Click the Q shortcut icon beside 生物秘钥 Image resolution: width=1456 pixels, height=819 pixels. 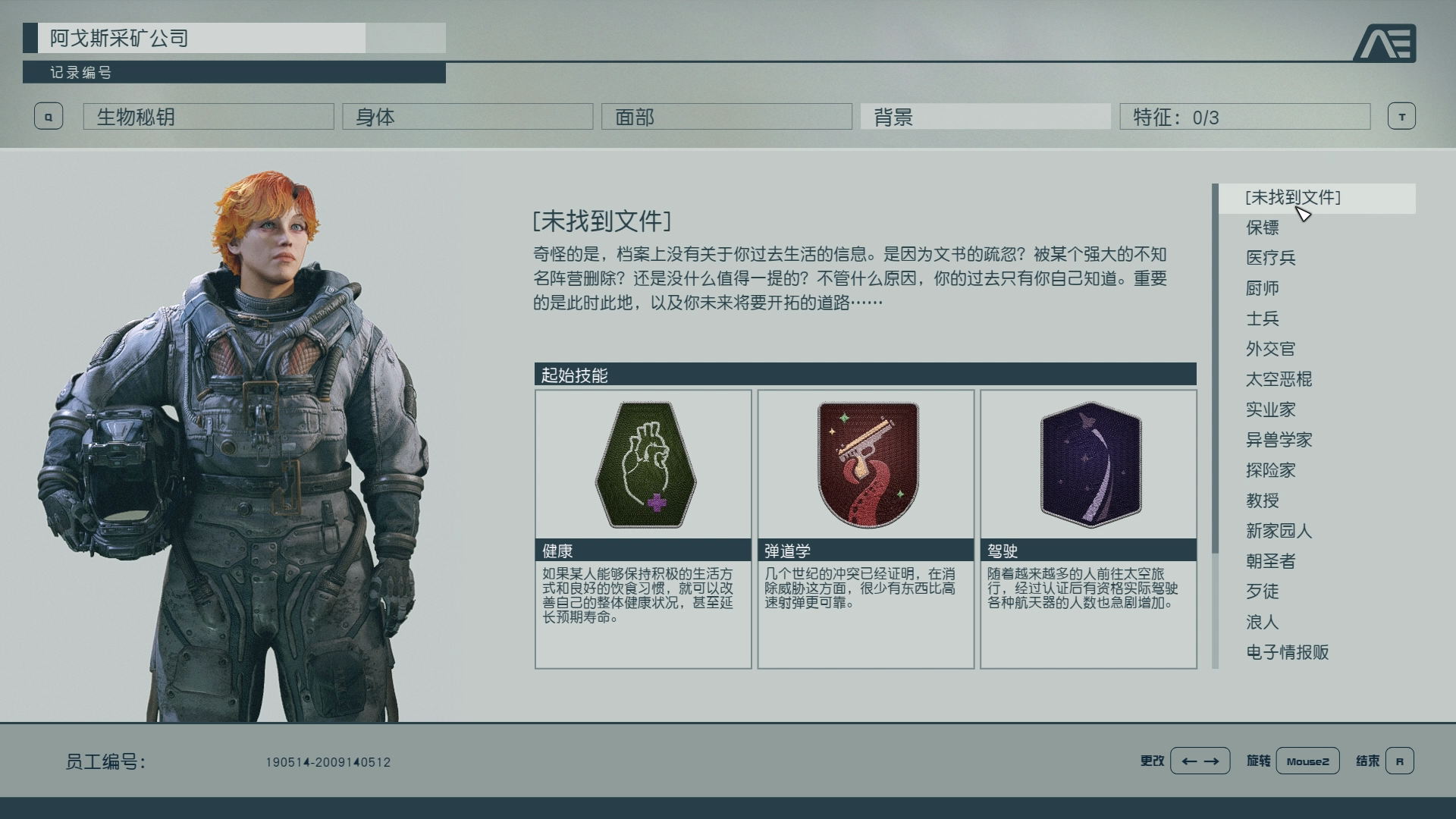49,116
